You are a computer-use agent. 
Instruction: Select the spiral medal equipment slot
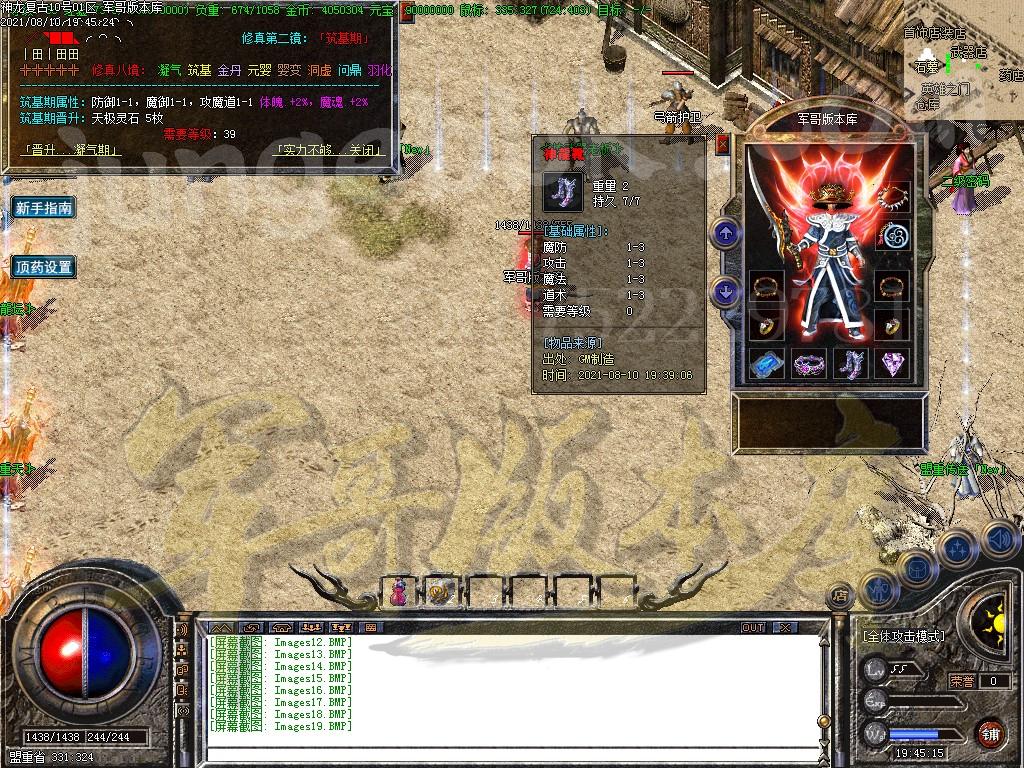[892, 237]
